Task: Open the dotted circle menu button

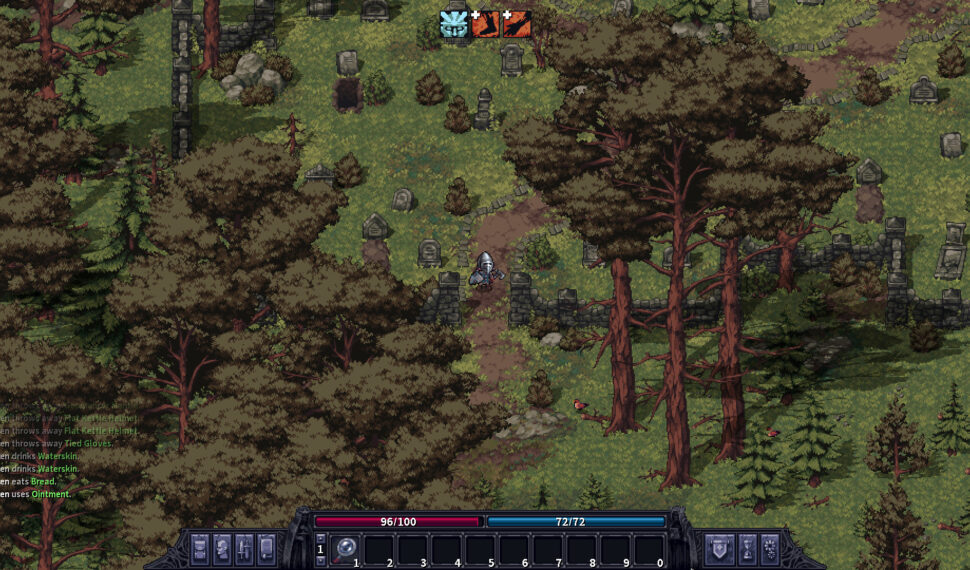Action: [x=771, y=549]
